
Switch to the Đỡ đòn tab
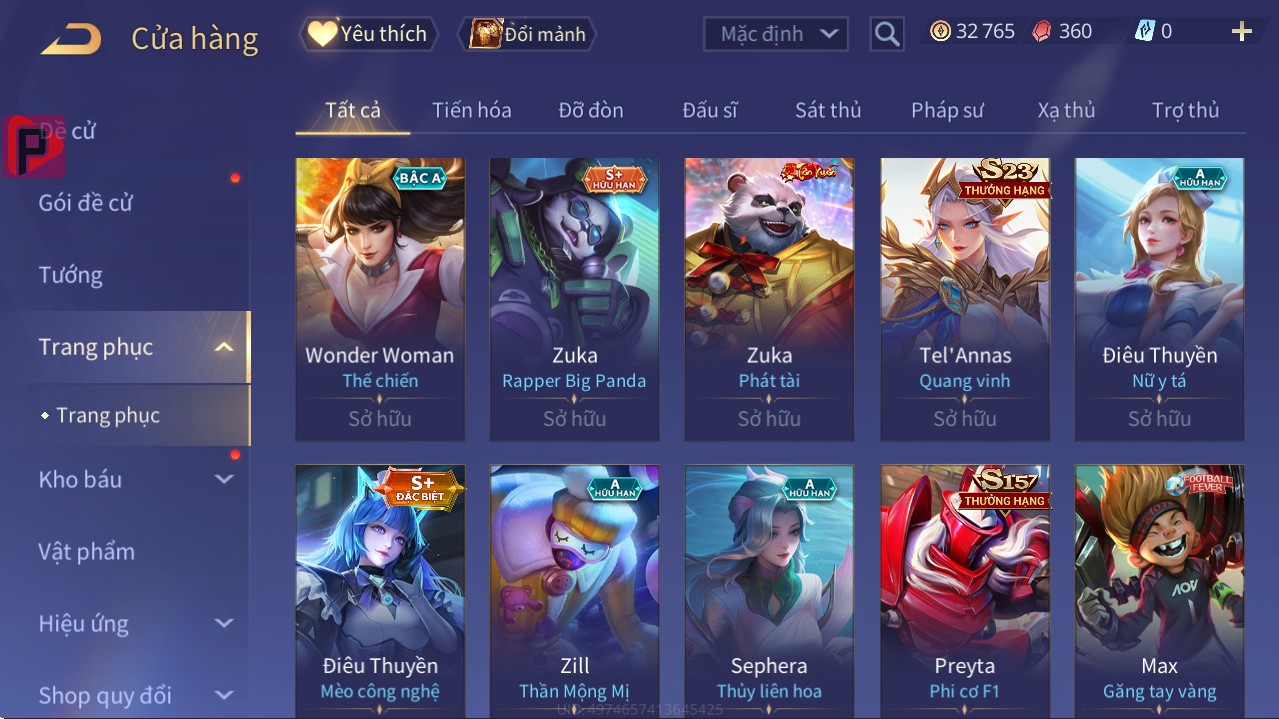pyautogui.click(x=590, y=110)
